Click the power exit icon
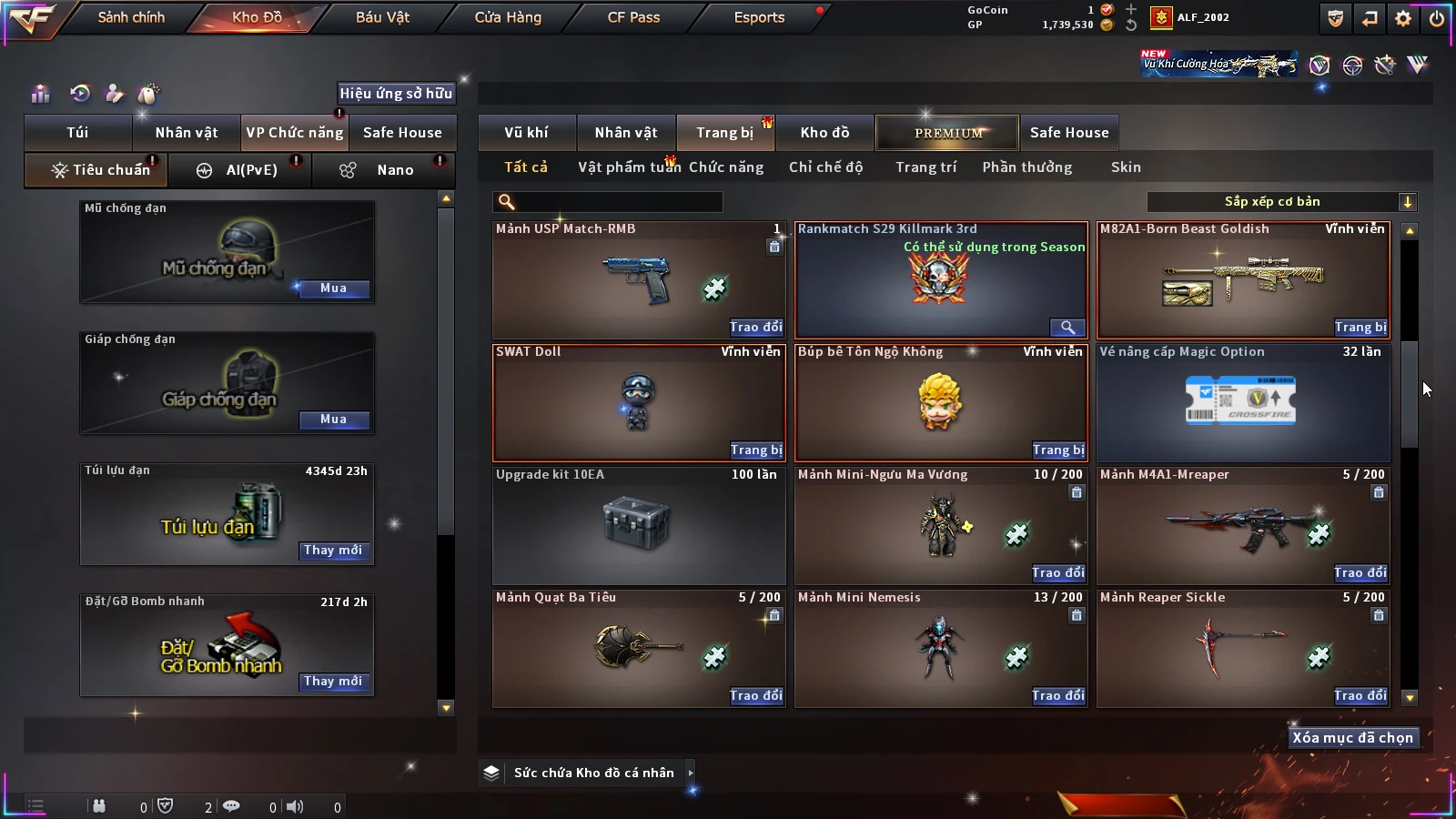This screenshot has width=1456, height=819. click(x=1437, y=18)
